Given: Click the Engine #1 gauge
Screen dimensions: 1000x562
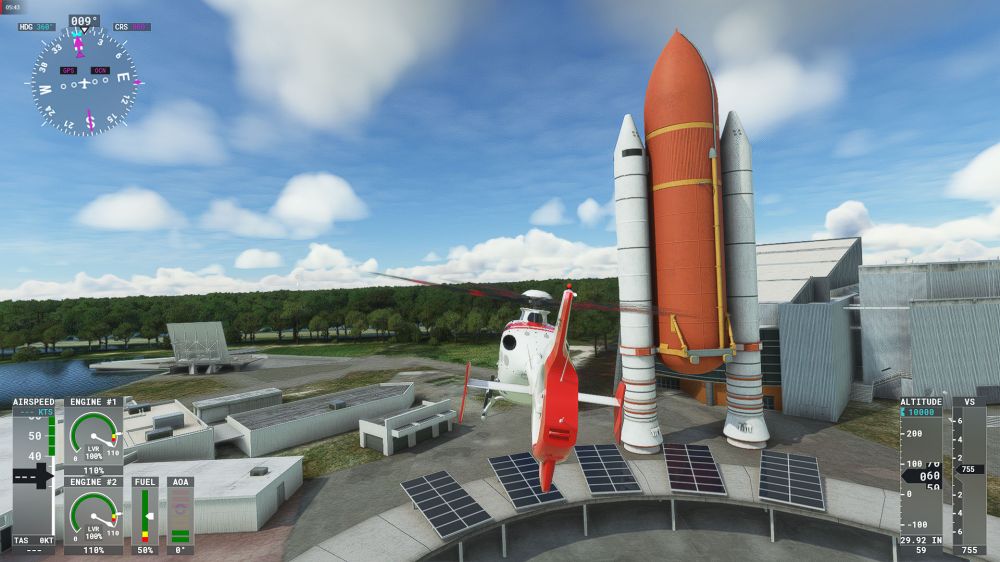Looking at the screenshot, I should pos(93,436).
